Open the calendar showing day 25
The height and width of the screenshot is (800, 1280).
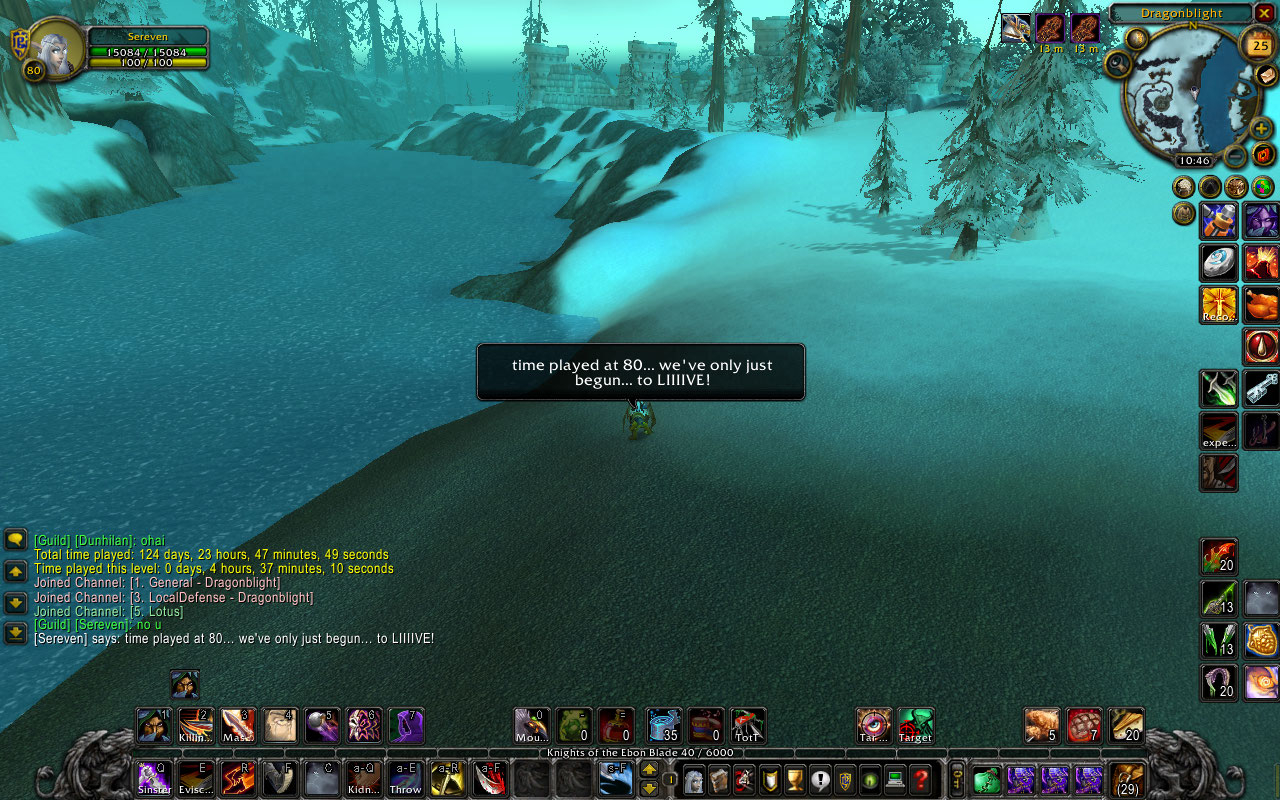pos(1259,44)
